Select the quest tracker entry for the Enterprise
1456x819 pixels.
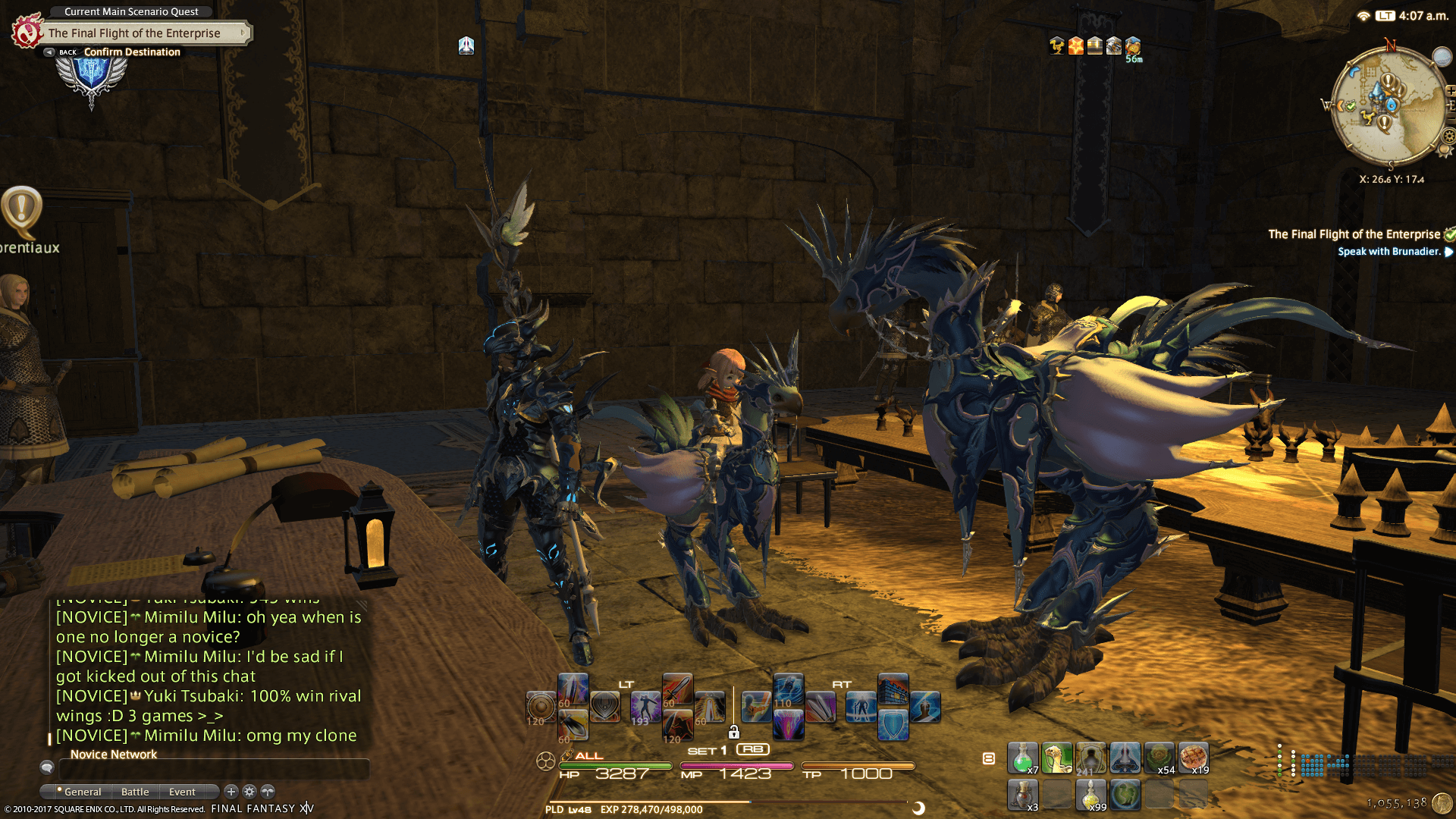click(1354, 234)
